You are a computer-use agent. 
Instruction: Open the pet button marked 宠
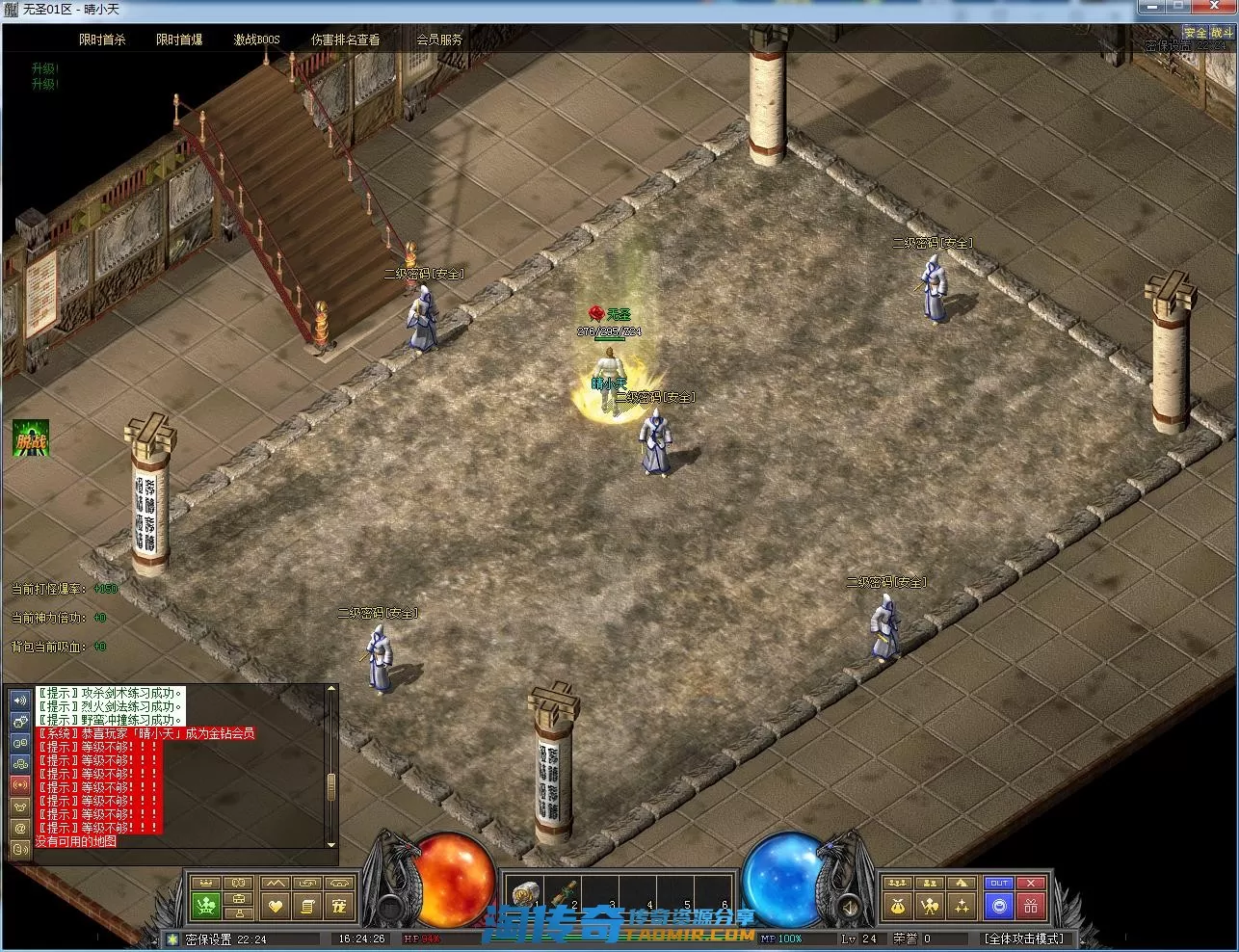(338, 906)
